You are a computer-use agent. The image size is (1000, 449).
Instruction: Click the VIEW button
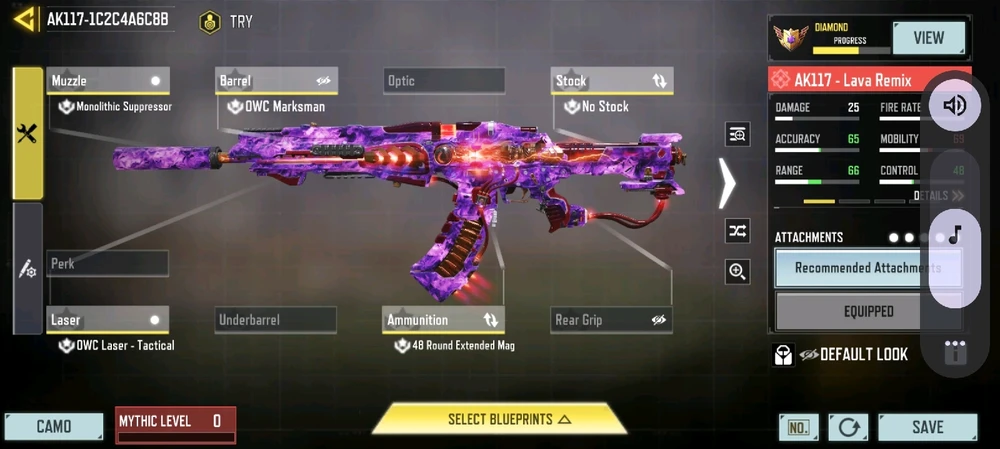point(929,38)
